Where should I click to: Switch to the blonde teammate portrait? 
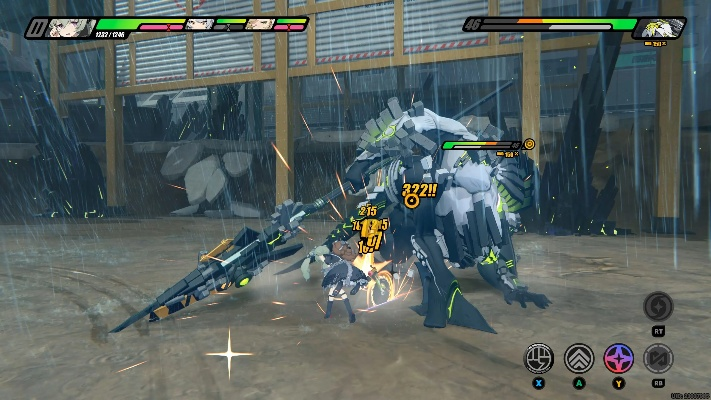pos(260,23)
